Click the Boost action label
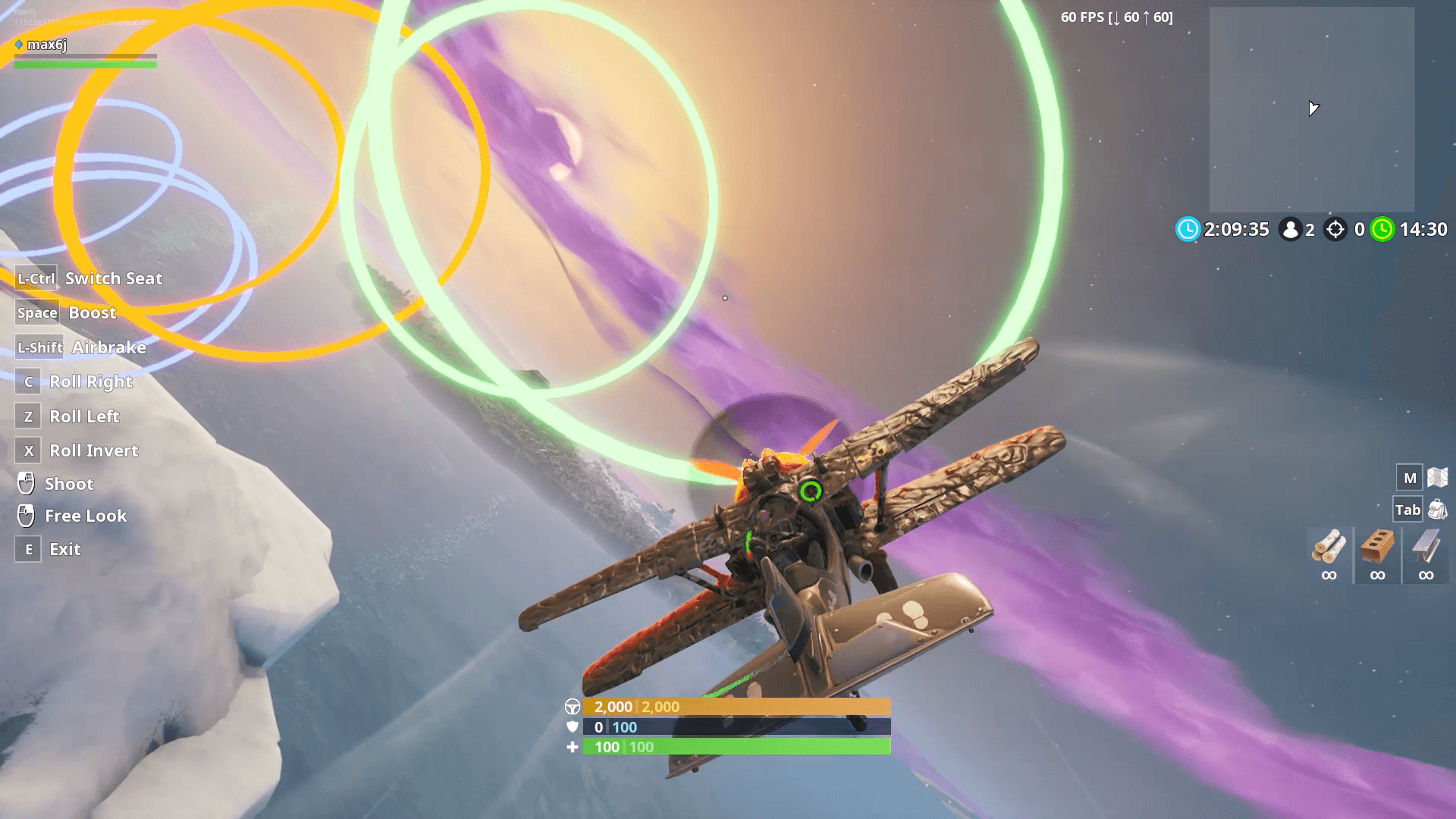 (91, 312)
